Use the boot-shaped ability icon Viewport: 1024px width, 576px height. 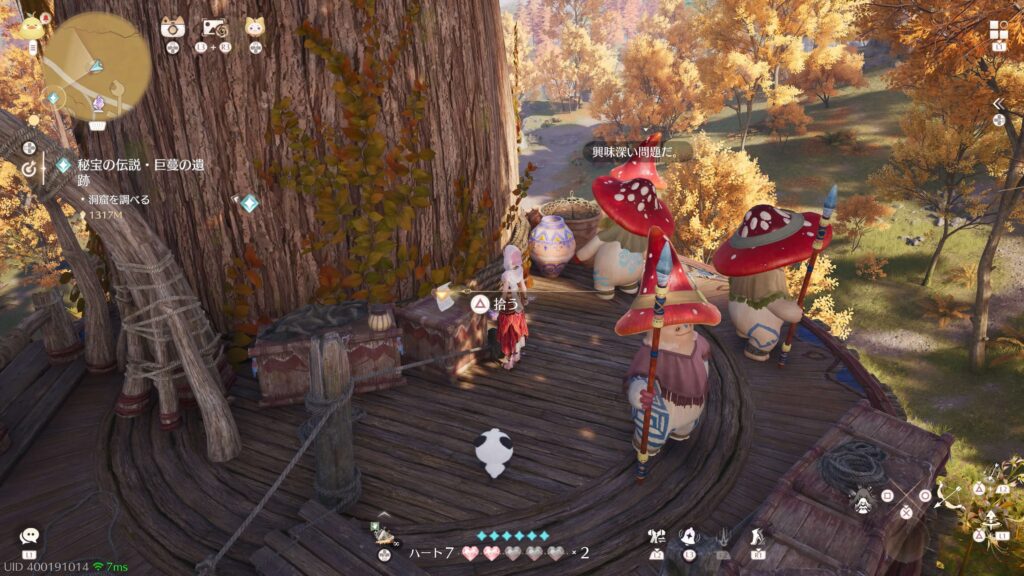coord(758,538)
